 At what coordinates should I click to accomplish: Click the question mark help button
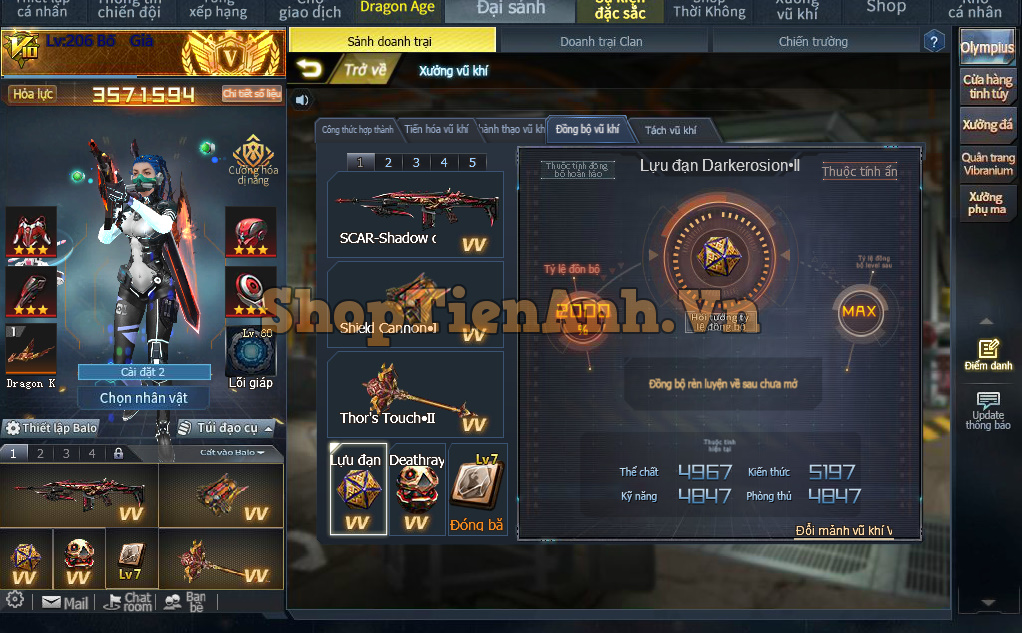click(x=934, y=42)
